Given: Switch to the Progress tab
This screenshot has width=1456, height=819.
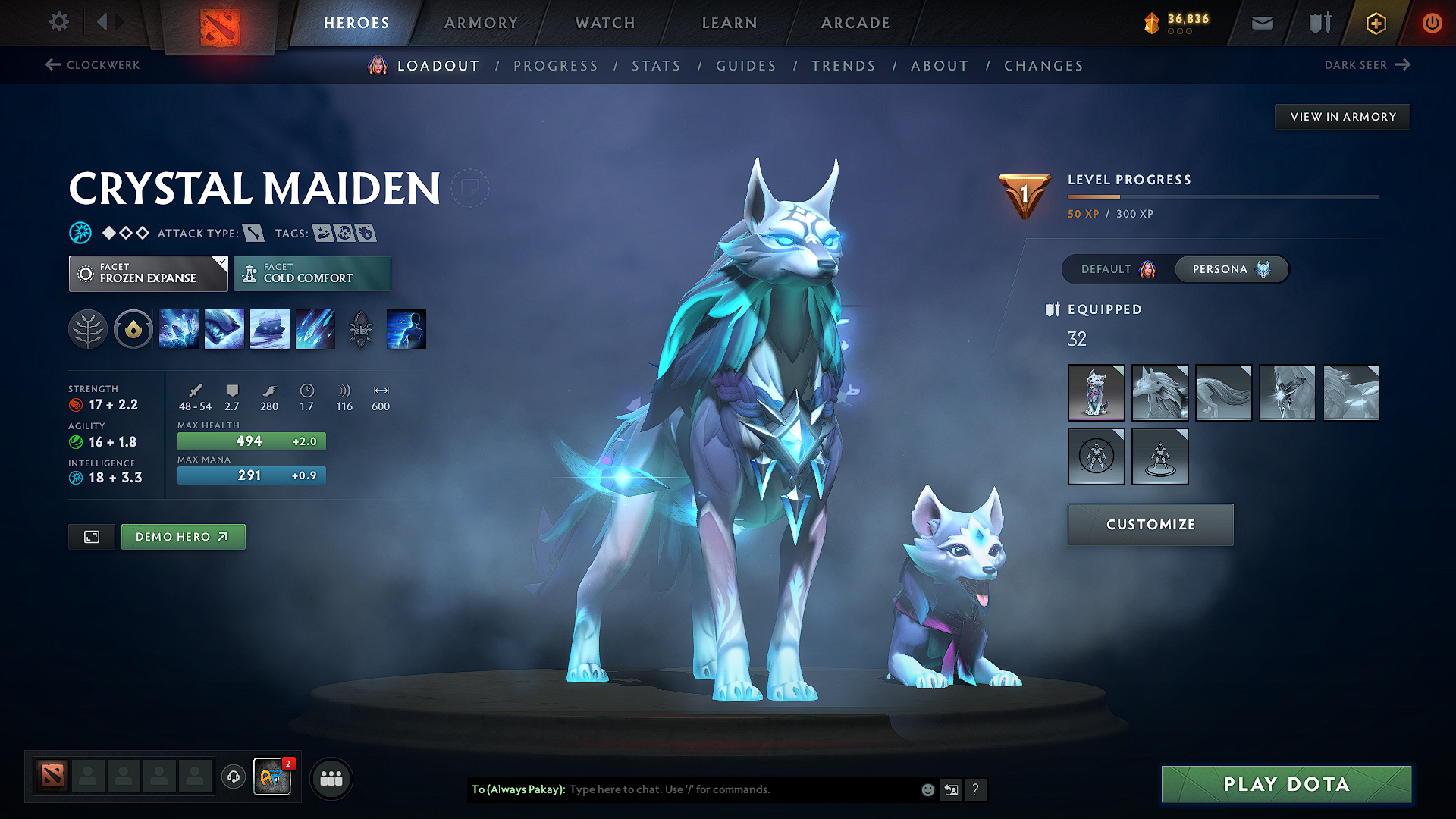Looking at the screenshot, I should [x=556, y=66].
